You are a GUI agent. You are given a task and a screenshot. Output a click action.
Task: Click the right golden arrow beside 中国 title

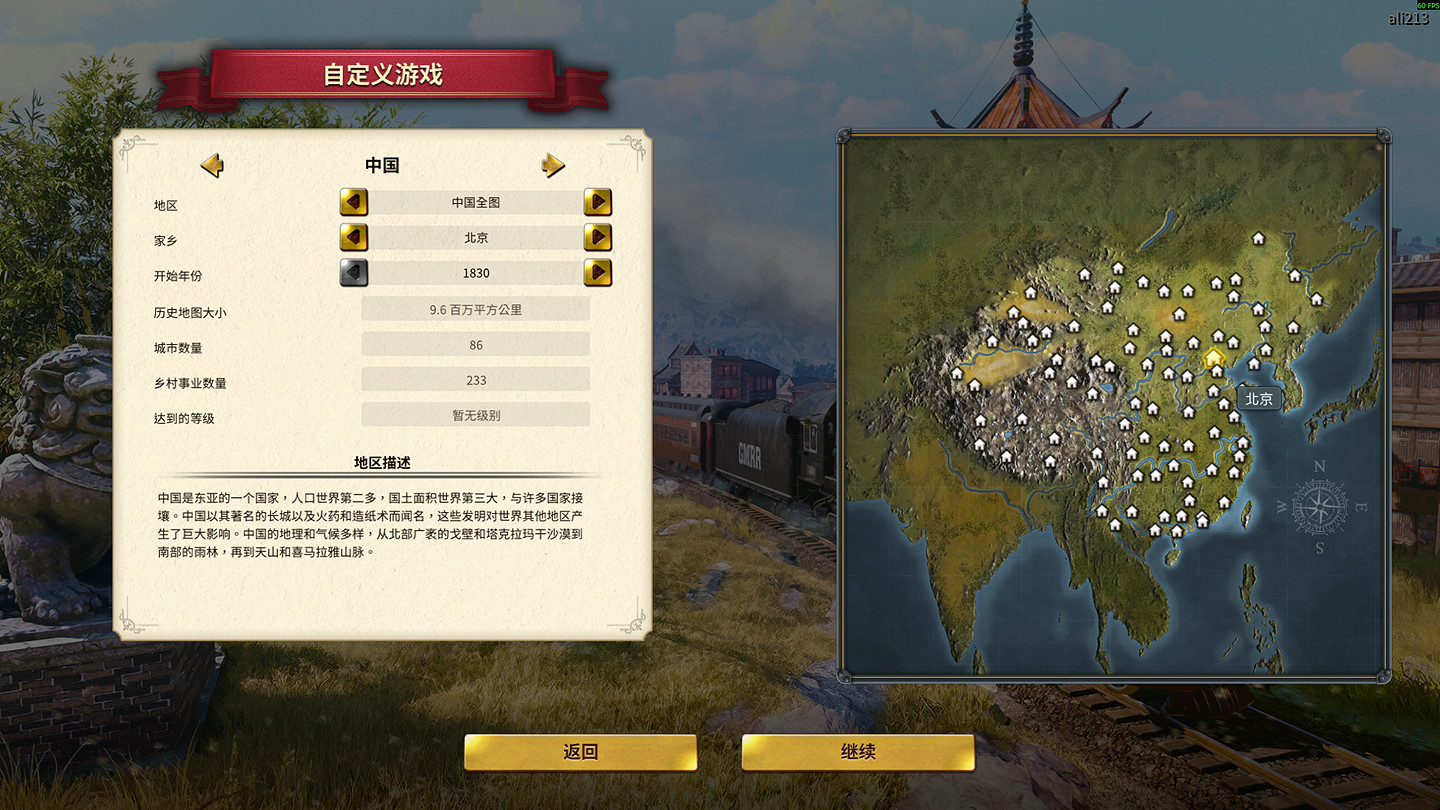tap(553, 164)
